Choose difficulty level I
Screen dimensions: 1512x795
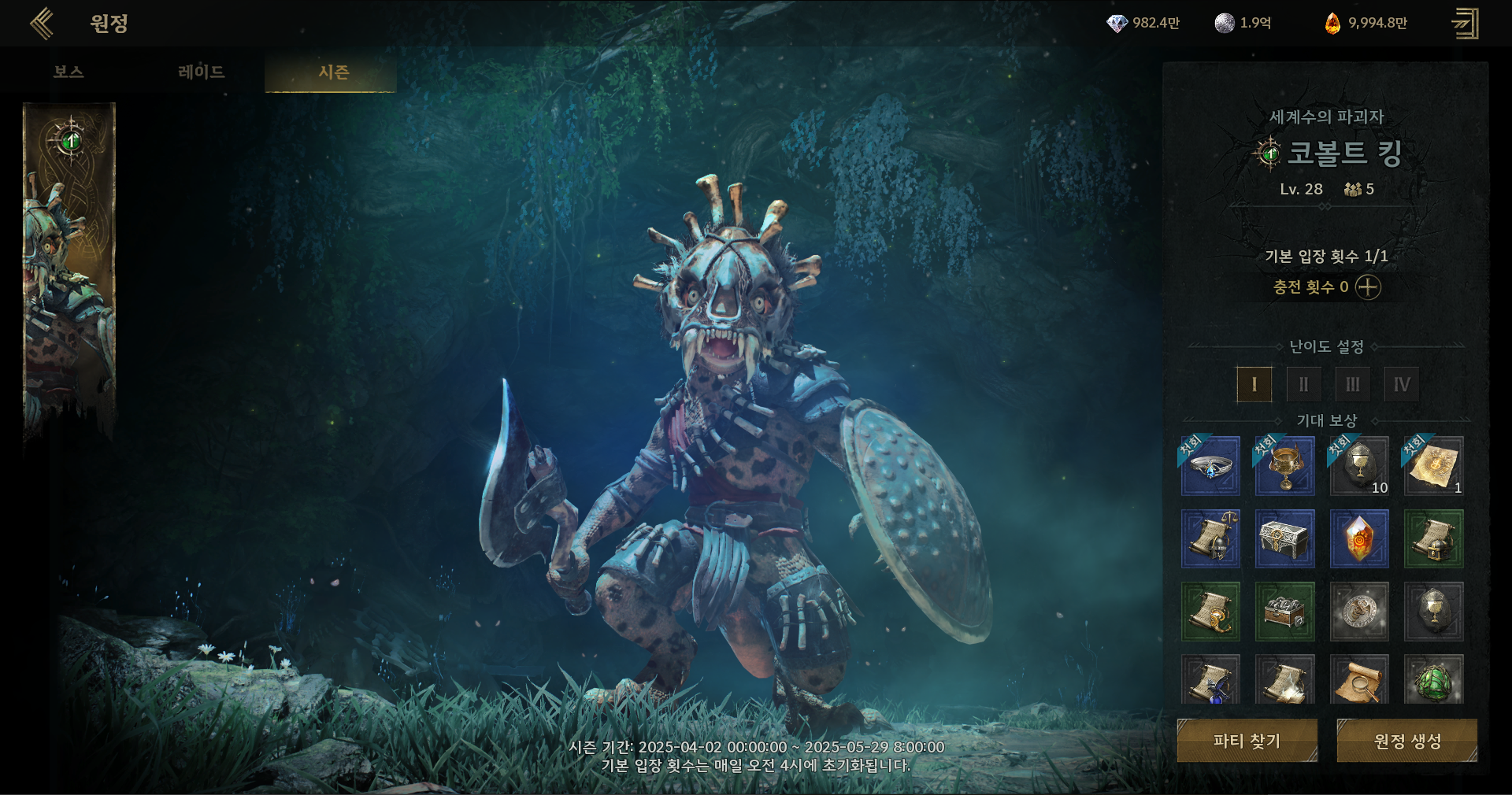[x=1254, y=385]
